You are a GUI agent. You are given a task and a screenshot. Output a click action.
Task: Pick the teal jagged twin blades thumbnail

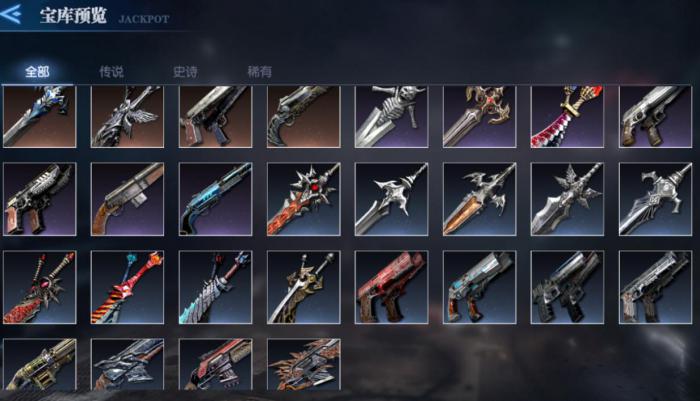click(215, 287)
